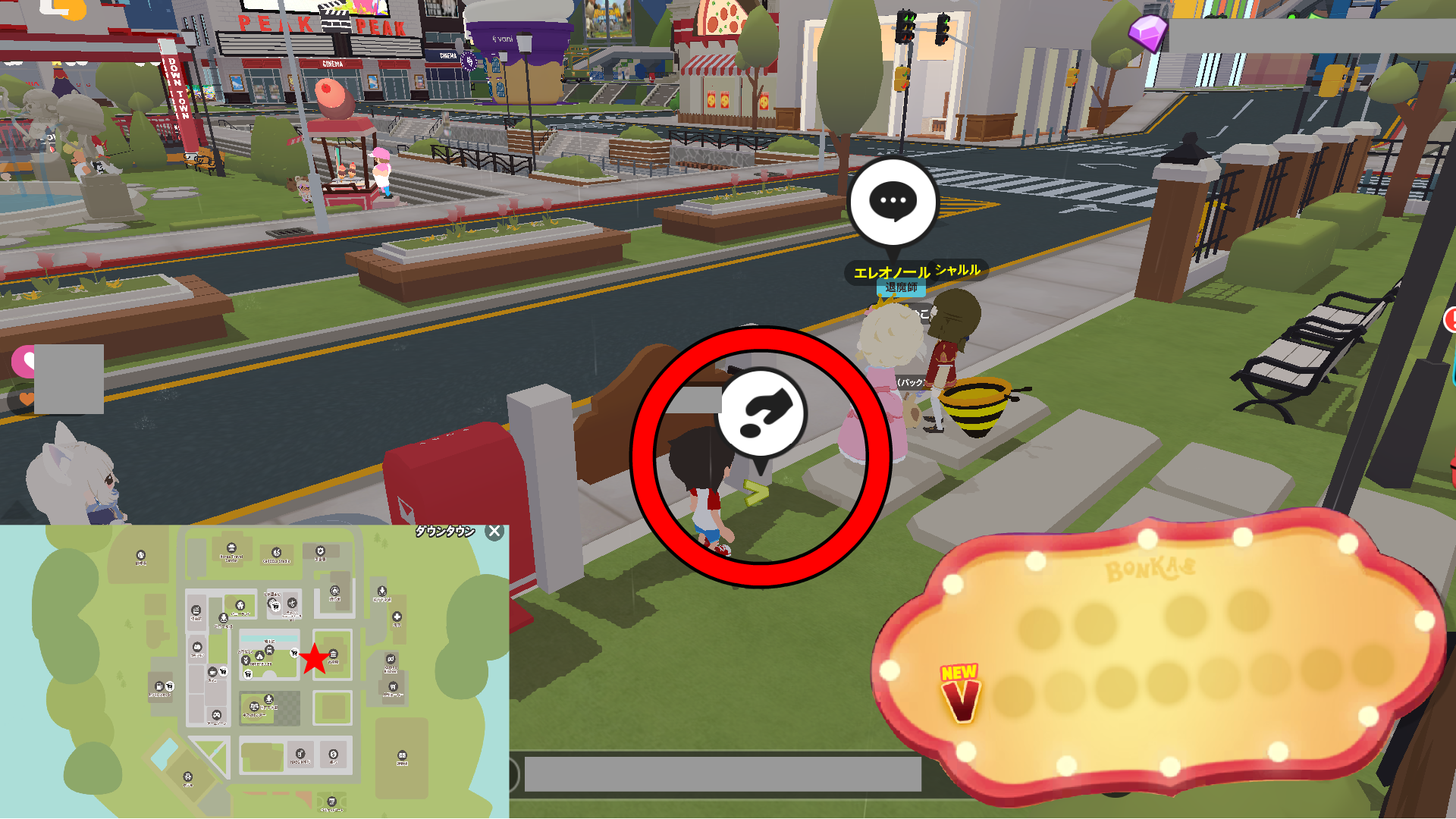The image size is (1456, 819).
Task: Open the three-dots chat bubble above エレオノール
Action: [893, 202]
